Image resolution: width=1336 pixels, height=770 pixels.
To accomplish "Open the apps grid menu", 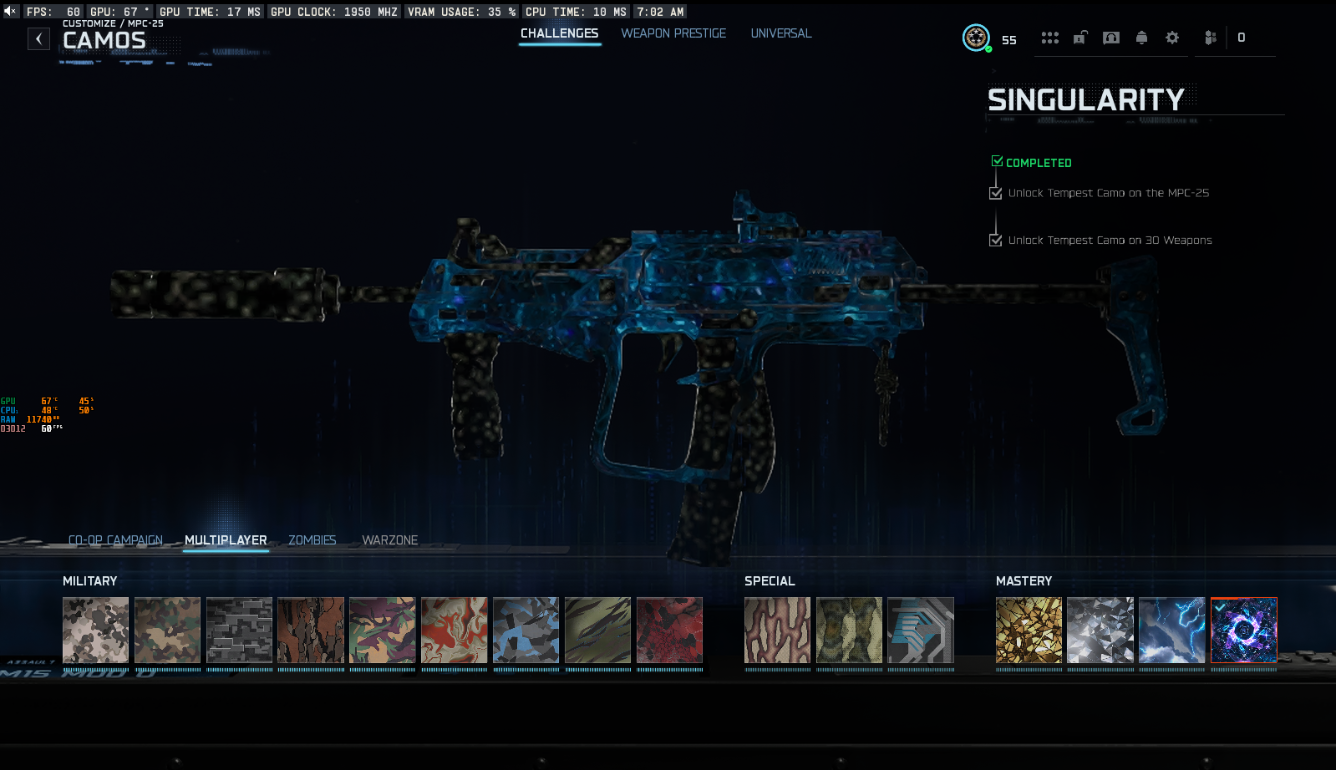I will pyautogui.click(x=1050, y=38).
